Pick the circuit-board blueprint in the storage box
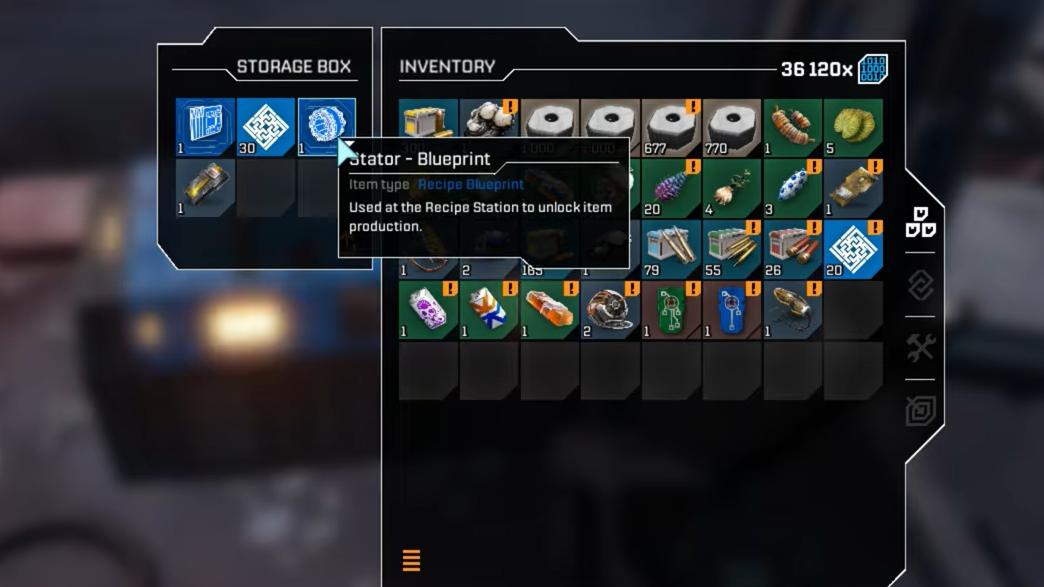The width and height of the screenshot is (1044, 587). click(205, 127)
